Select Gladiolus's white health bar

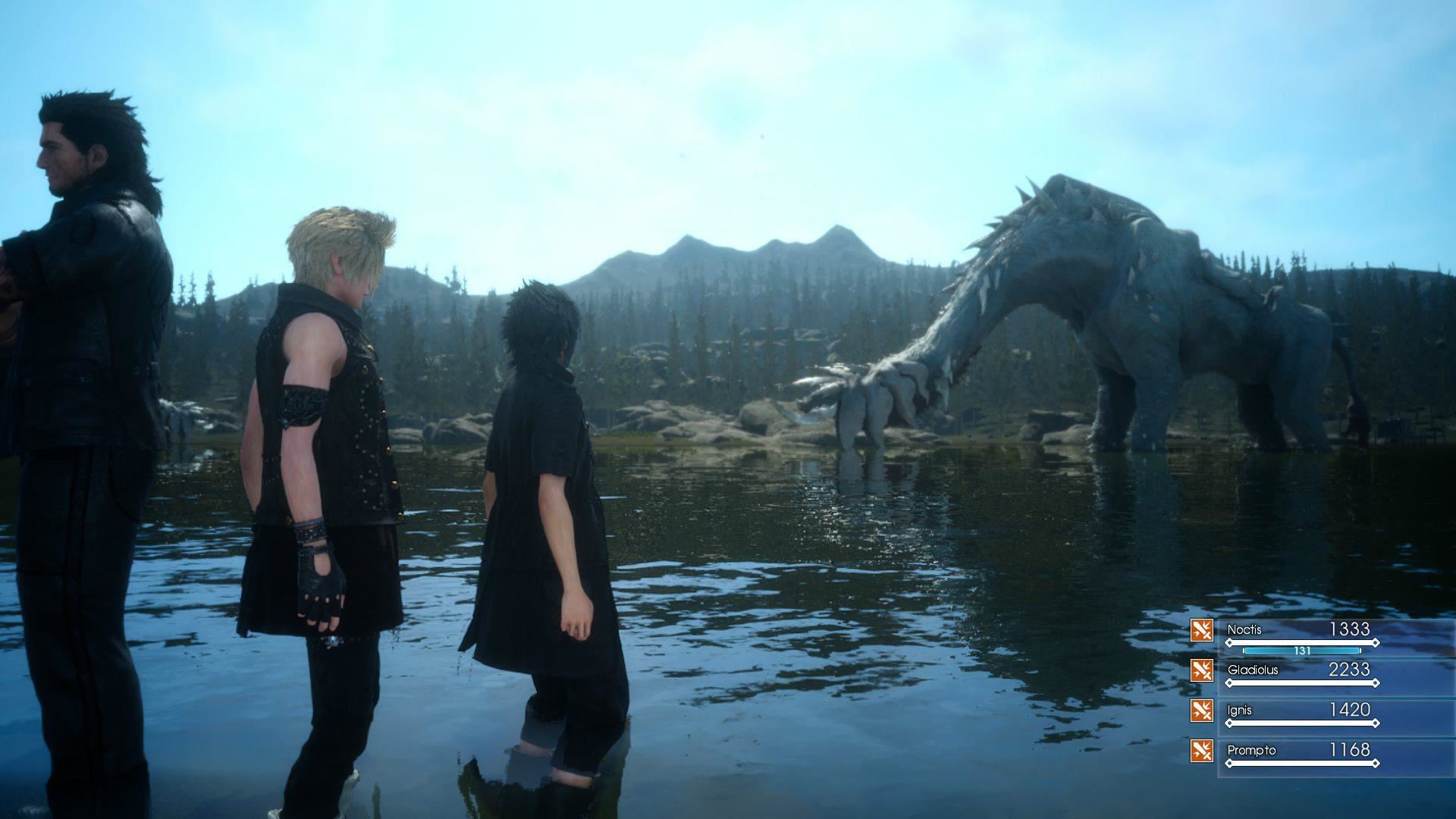tap(1302, 683)
